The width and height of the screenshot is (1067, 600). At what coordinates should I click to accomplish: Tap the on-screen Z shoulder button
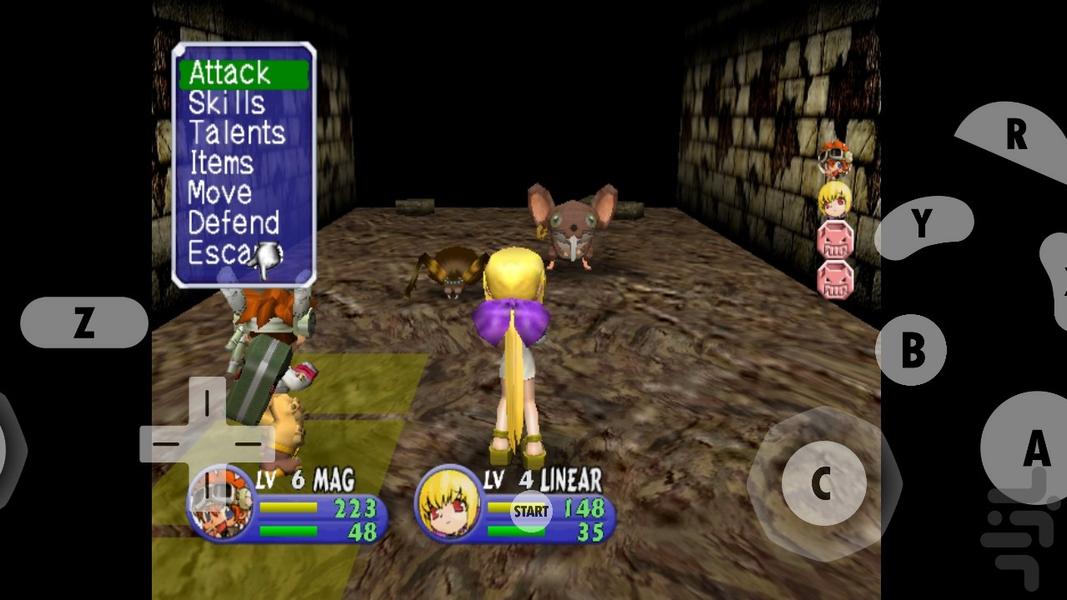84,322
